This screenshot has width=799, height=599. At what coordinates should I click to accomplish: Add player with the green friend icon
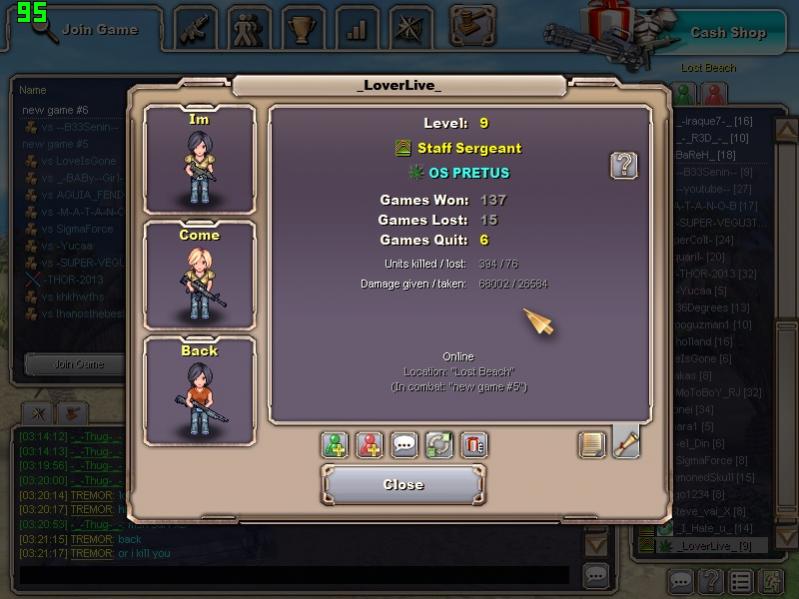[x=335, y=445]
